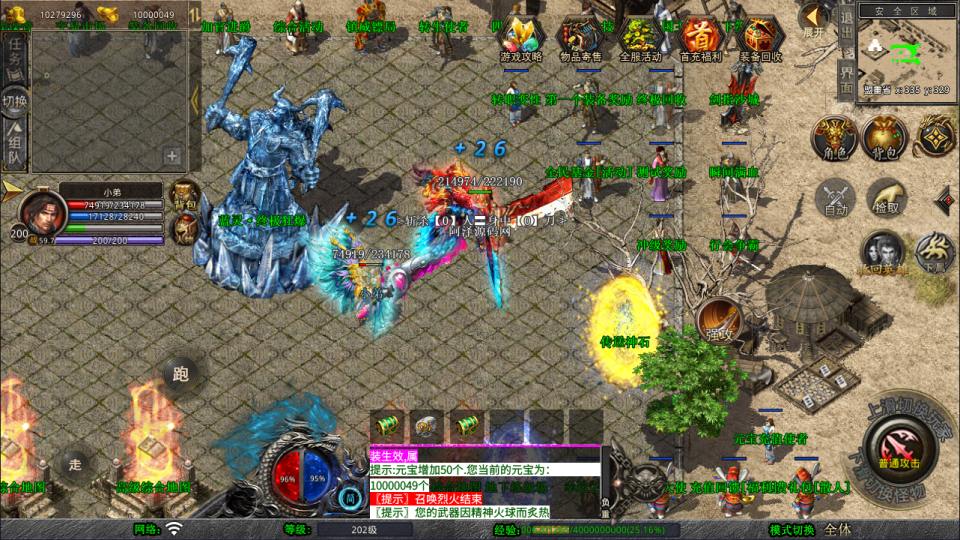Viewport: 960px width, 540px height.
Task: Switch movement to 跑 run mode
Action: [181, 374]
